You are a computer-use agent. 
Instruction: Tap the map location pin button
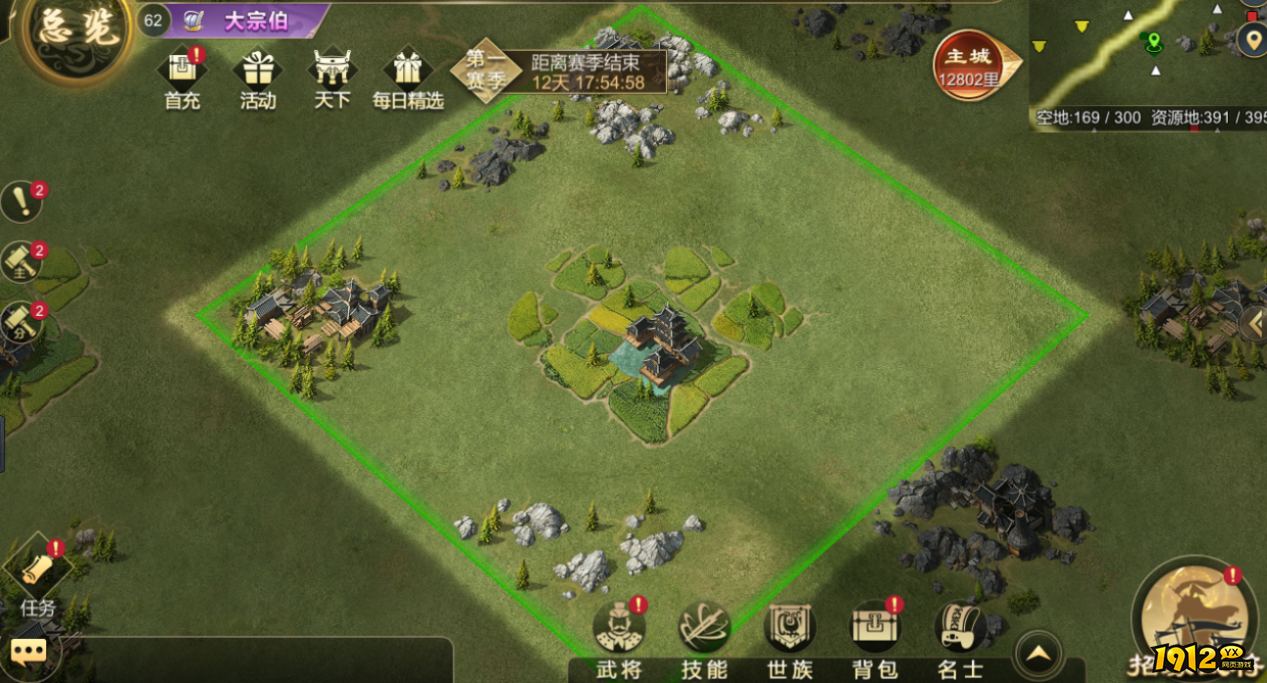1252,40
